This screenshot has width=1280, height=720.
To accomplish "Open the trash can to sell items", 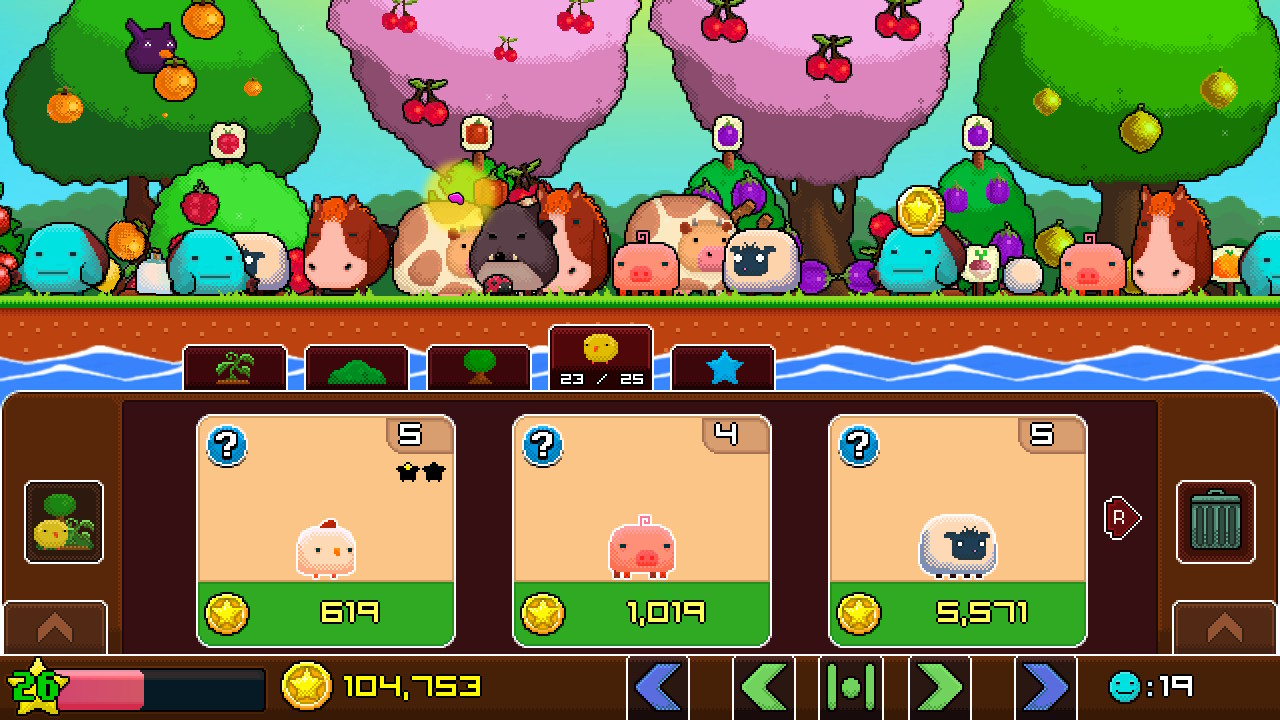I will point(1215,520).
